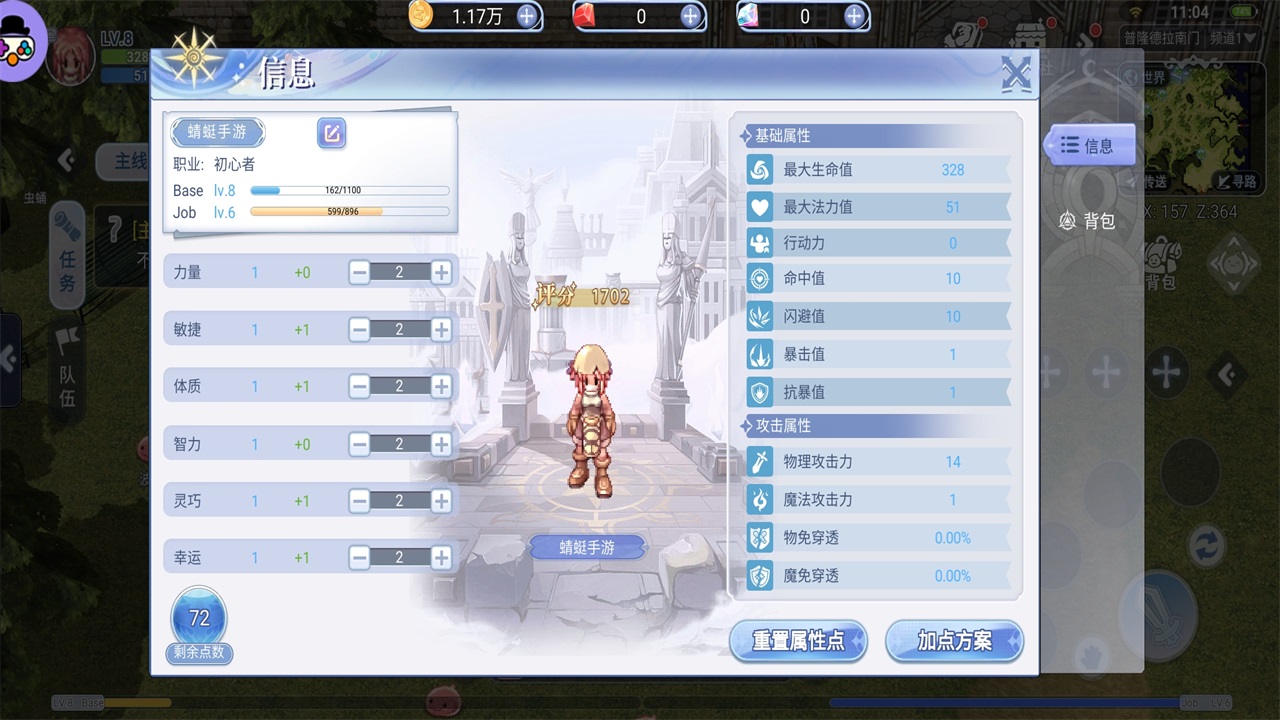Add gold coins via plus button
Viewport: 1280px width, 720px height.
pos(526,16)
